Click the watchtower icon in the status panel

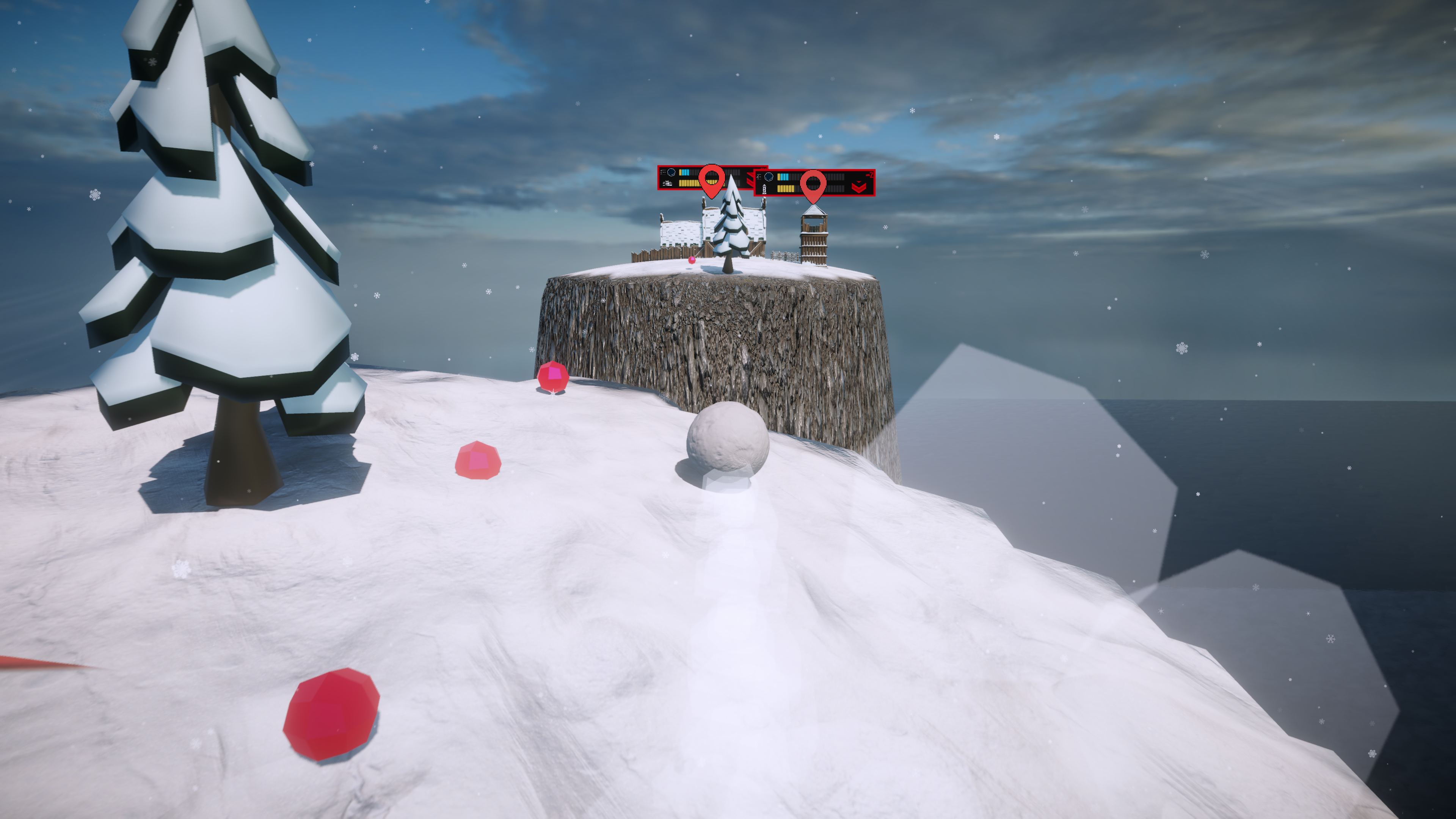point(764,189)
